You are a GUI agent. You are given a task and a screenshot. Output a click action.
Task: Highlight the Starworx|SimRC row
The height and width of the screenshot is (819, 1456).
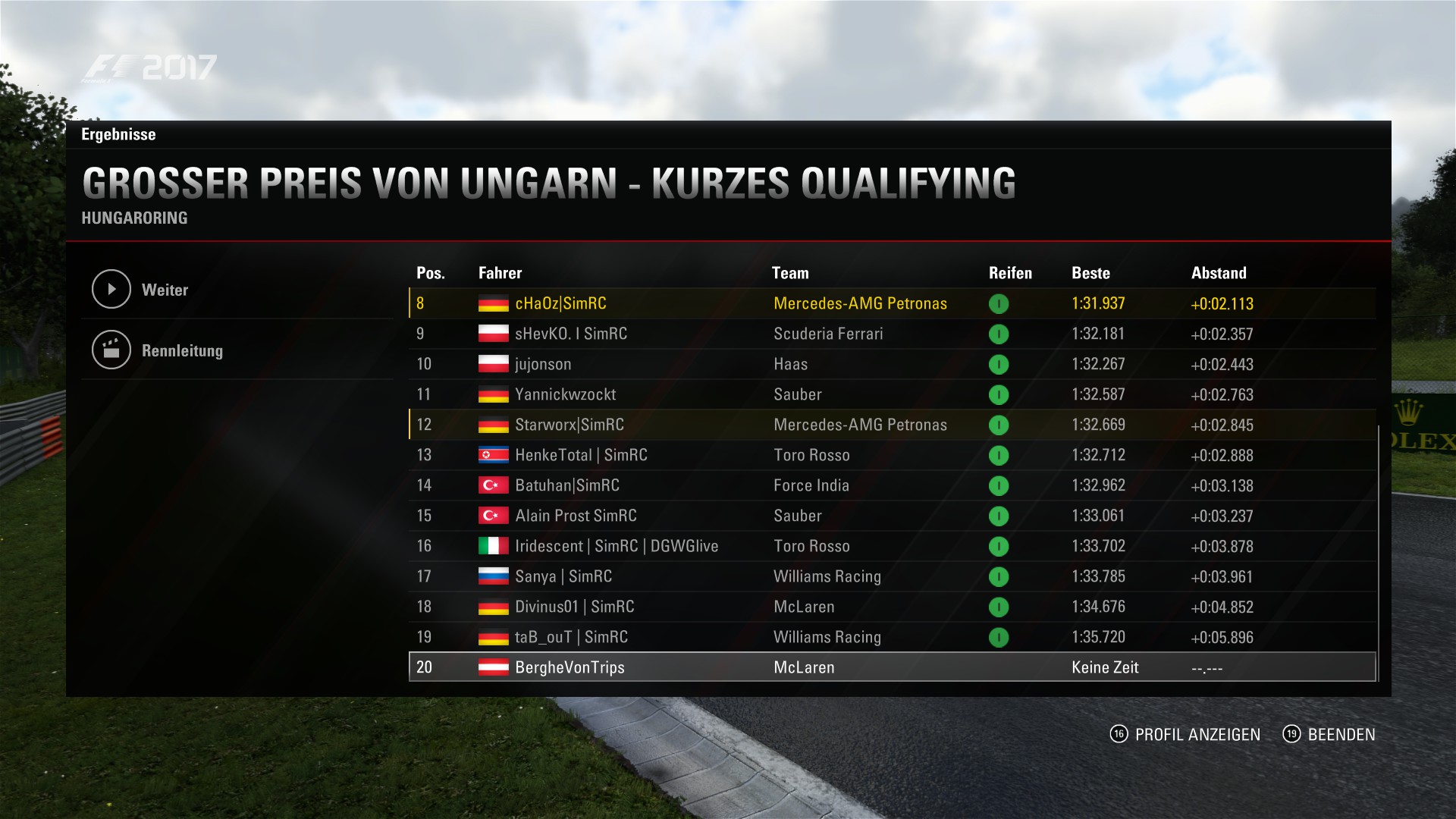[569, 425]
